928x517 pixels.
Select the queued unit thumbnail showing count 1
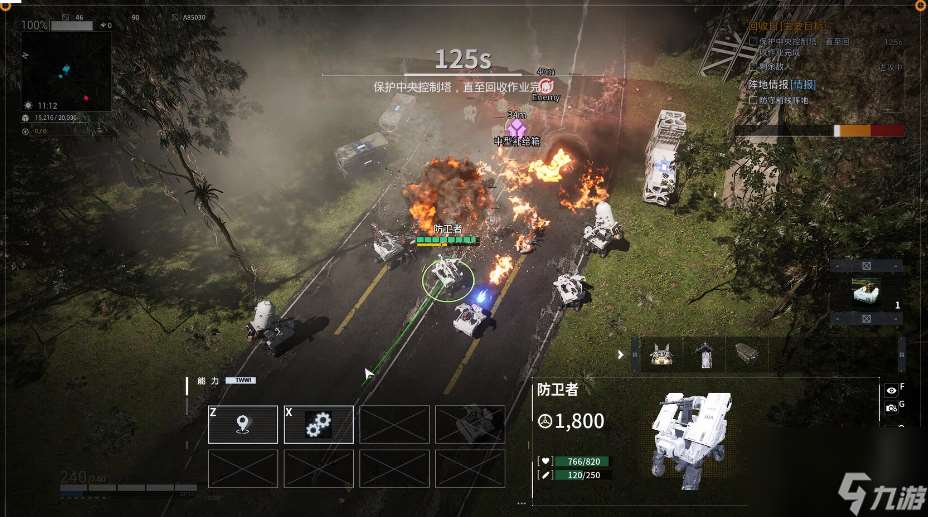(x=866, y=292)
